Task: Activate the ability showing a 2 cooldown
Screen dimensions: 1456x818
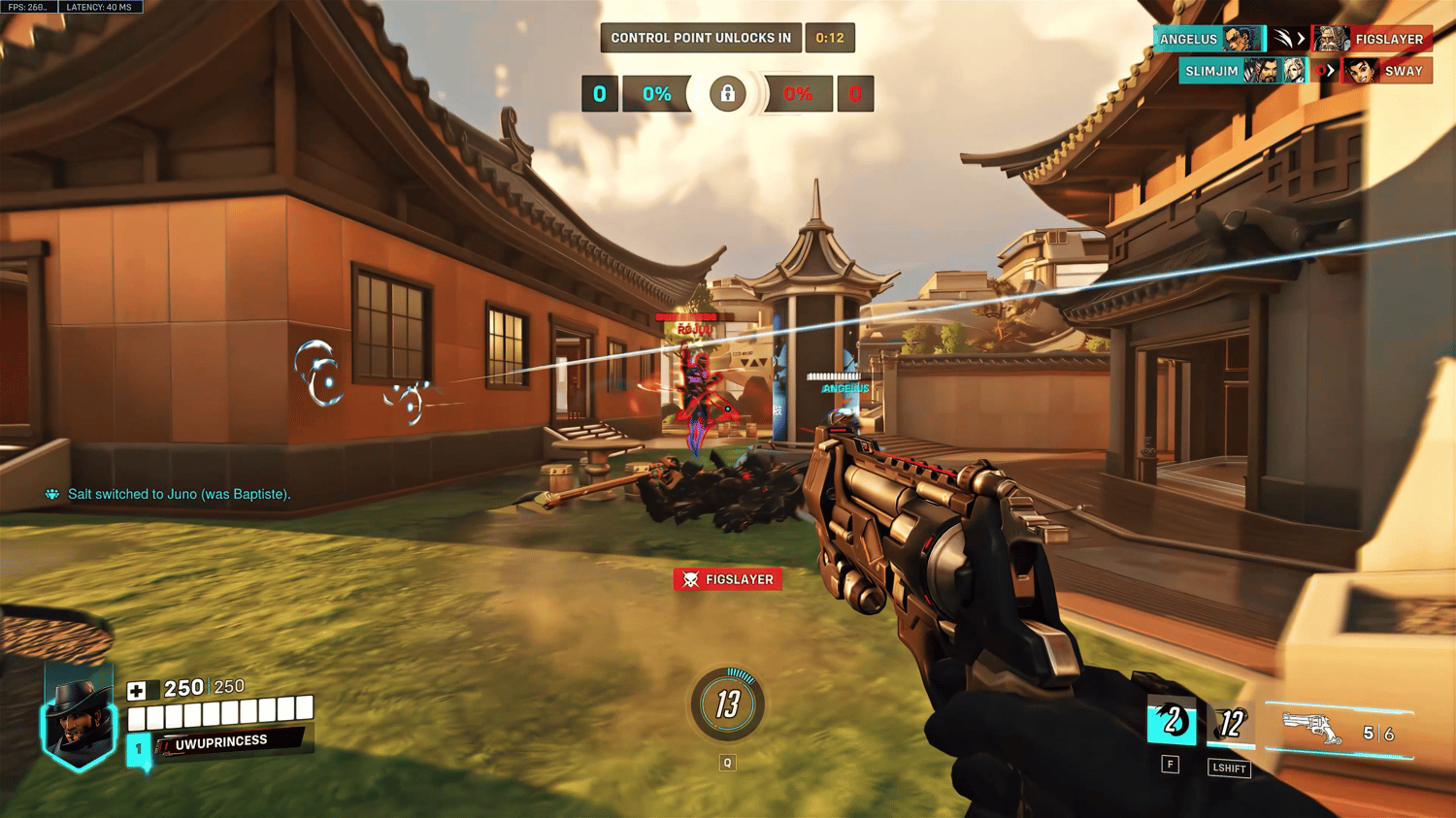Action: point(1172,723)
